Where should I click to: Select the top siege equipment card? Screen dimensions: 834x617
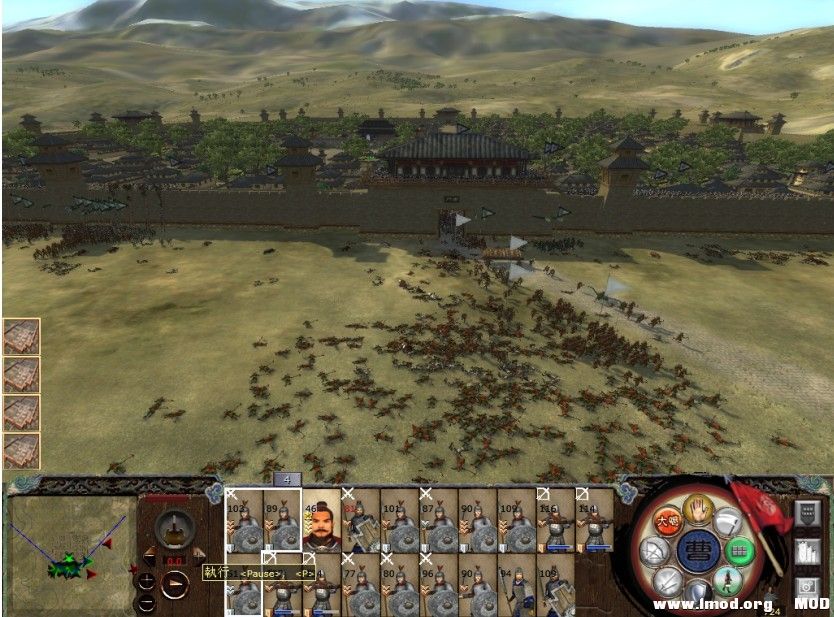tap(21, 337)
